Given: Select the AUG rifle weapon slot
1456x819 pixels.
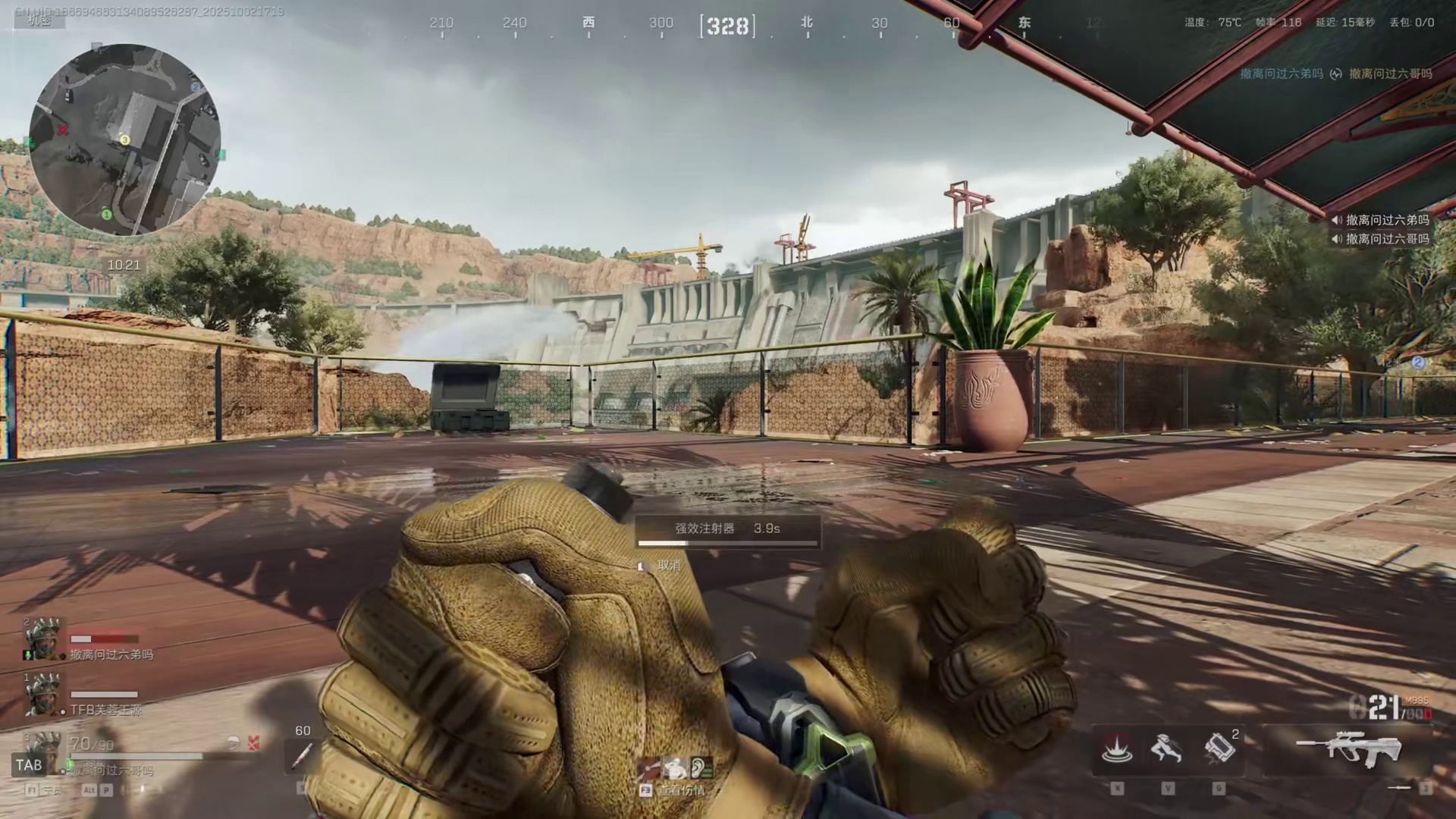Looking at the screenshot, I should click(x=1350, y=750).
